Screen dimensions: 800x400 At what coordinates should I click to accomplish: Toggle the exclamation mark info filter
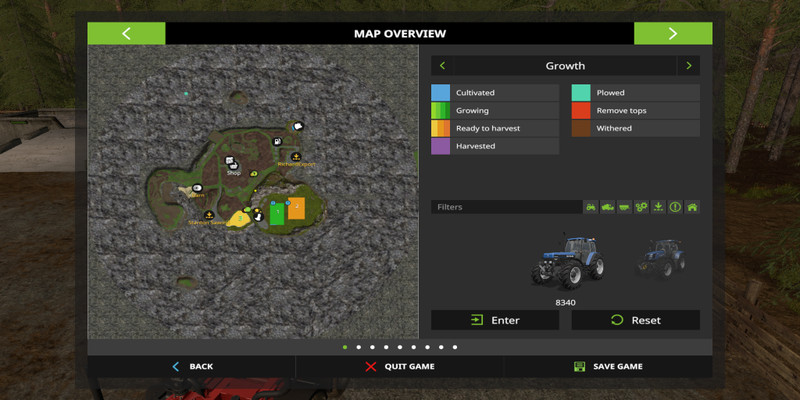click(675, 207)
